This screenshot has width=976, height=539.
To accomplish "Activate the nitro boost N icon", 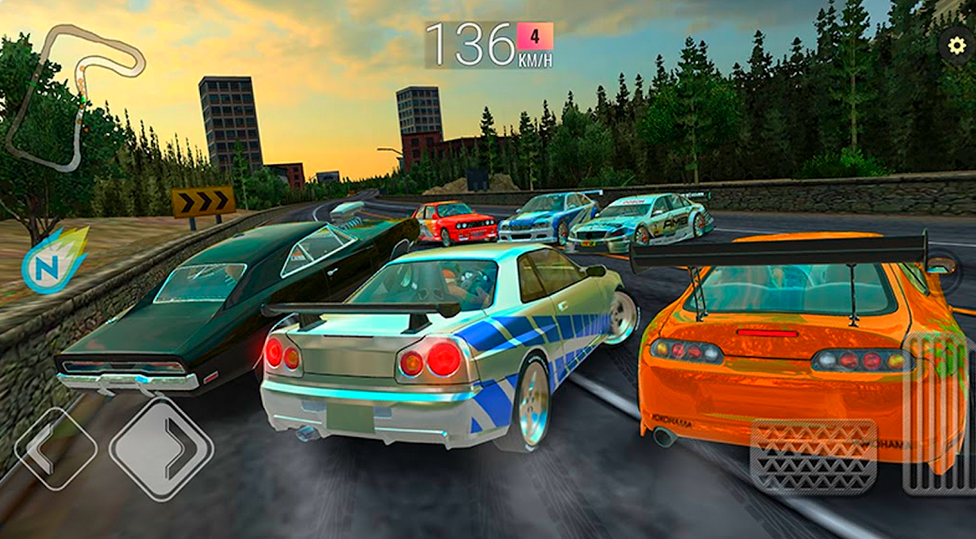I will [x=53, y=262].
